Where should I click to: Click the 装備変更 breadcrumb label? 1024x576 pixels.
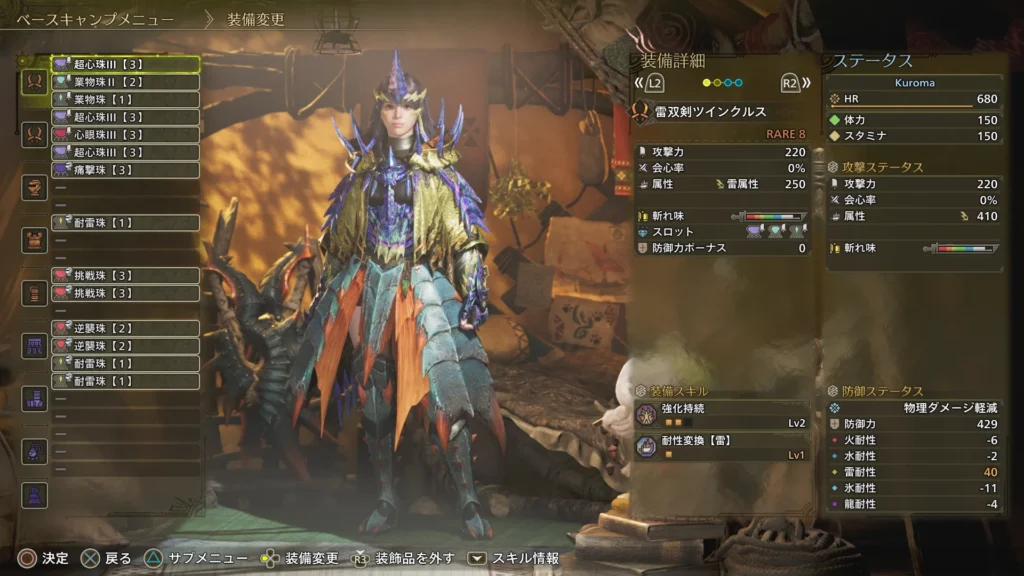[255, 19]
